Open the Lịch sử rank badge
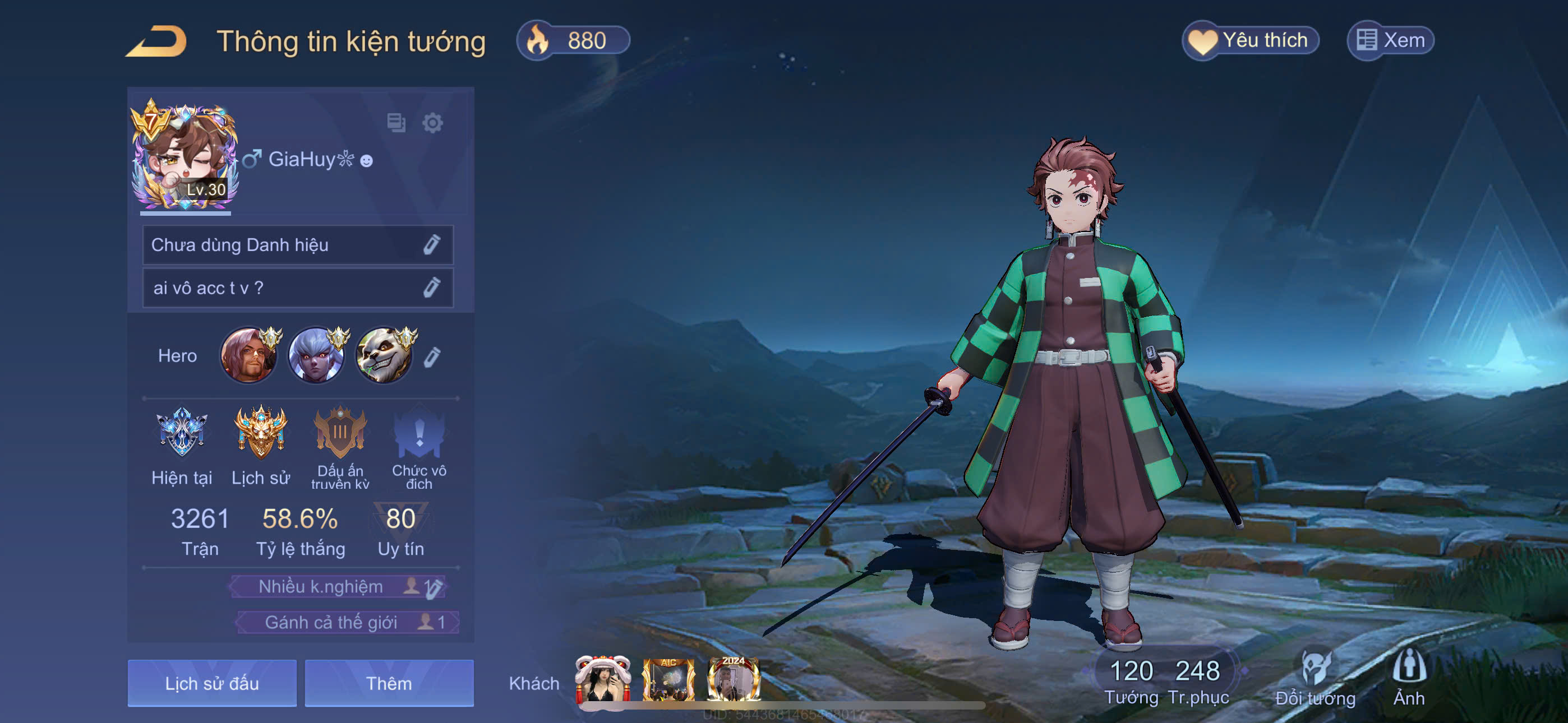Viewport: 1568px width, 723px height. tap(261, 432)
